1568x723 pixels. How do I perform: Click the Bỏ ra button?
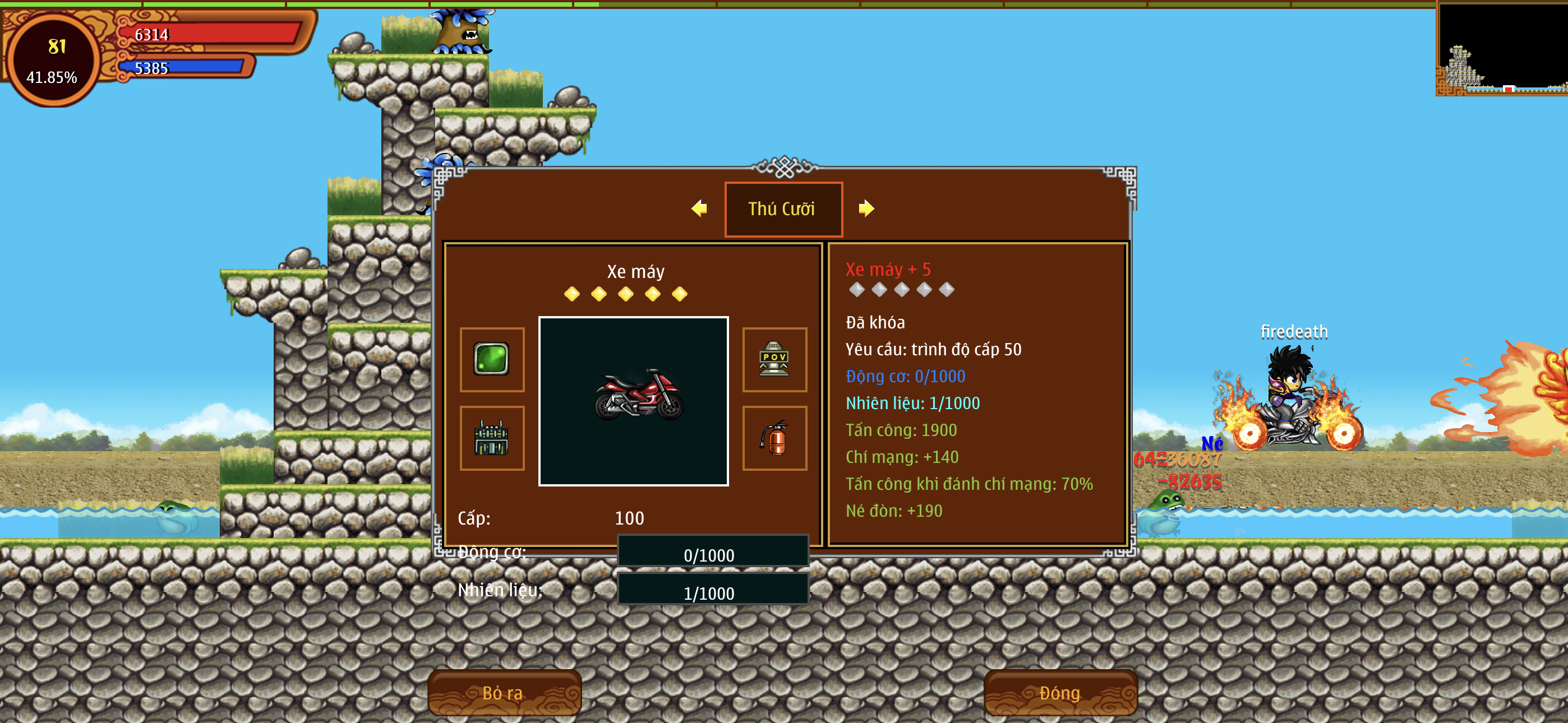(x=504, y=693)
